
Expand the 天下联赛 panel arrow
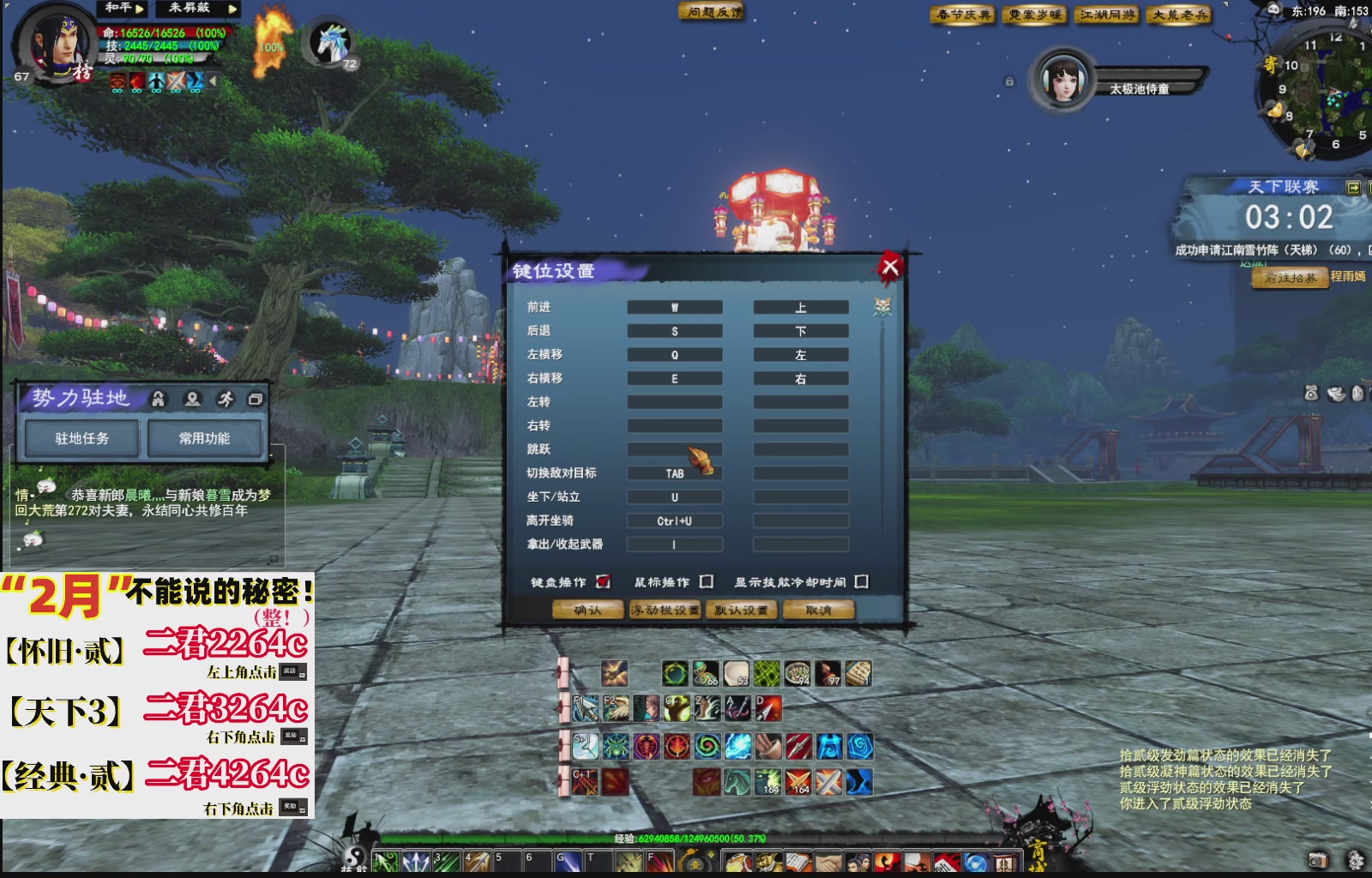tap(1351, 186)
